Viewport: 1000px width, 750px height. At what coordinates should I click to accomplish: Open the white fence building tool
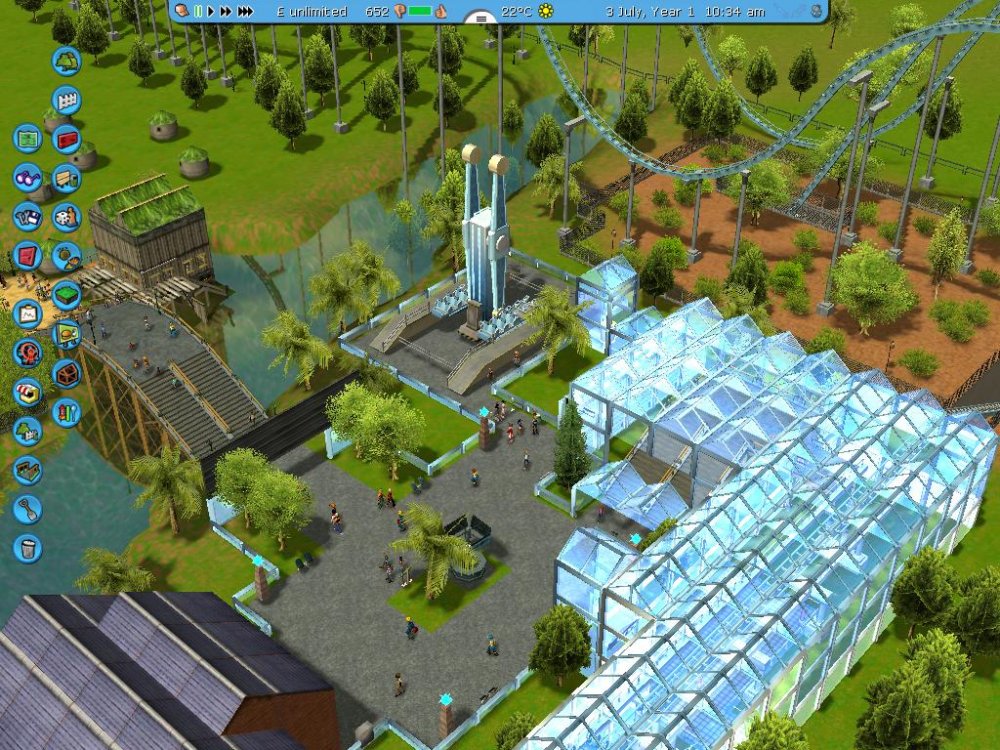tap(66, 100)
